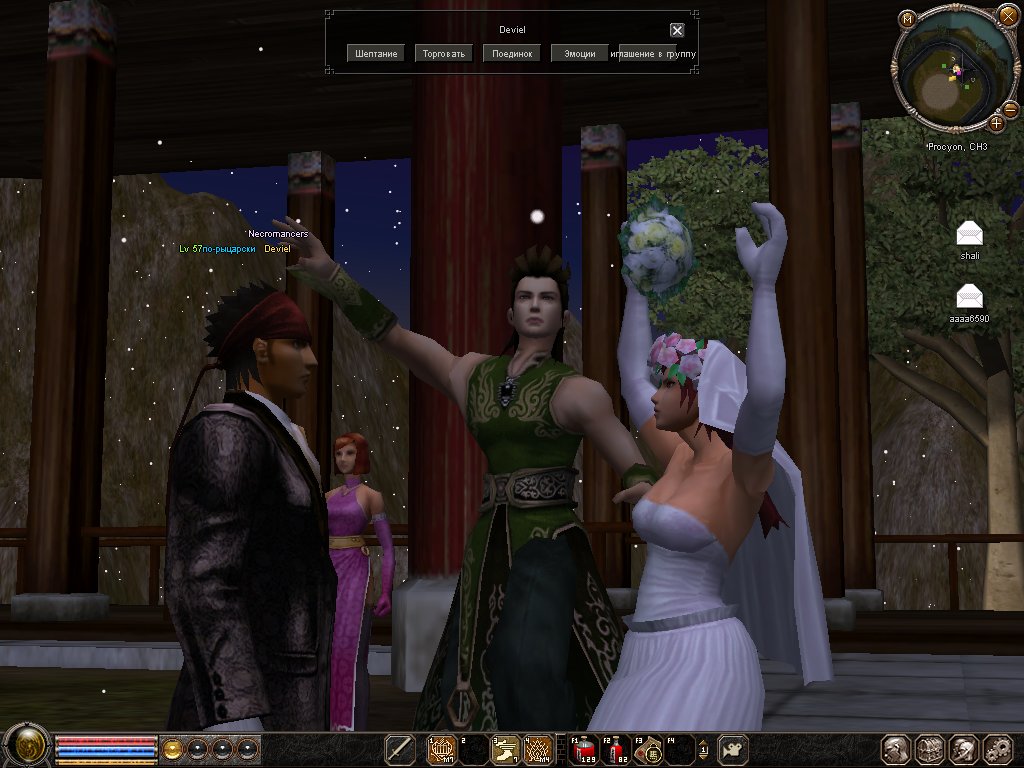Open the whisper envelope from aaaa6590
1024x768 pixels.
[x=969, y=296]
